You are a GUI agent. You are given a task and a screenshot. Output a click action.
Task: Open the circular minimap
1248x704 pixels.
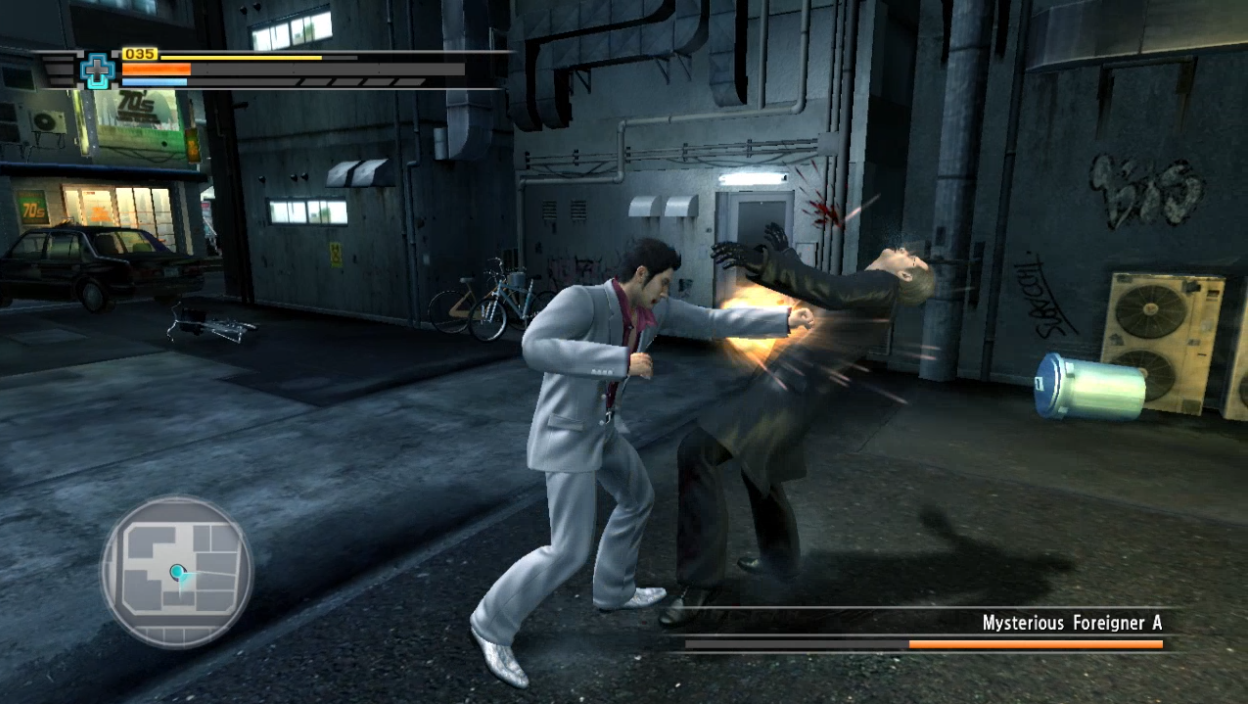coord(176,573)
